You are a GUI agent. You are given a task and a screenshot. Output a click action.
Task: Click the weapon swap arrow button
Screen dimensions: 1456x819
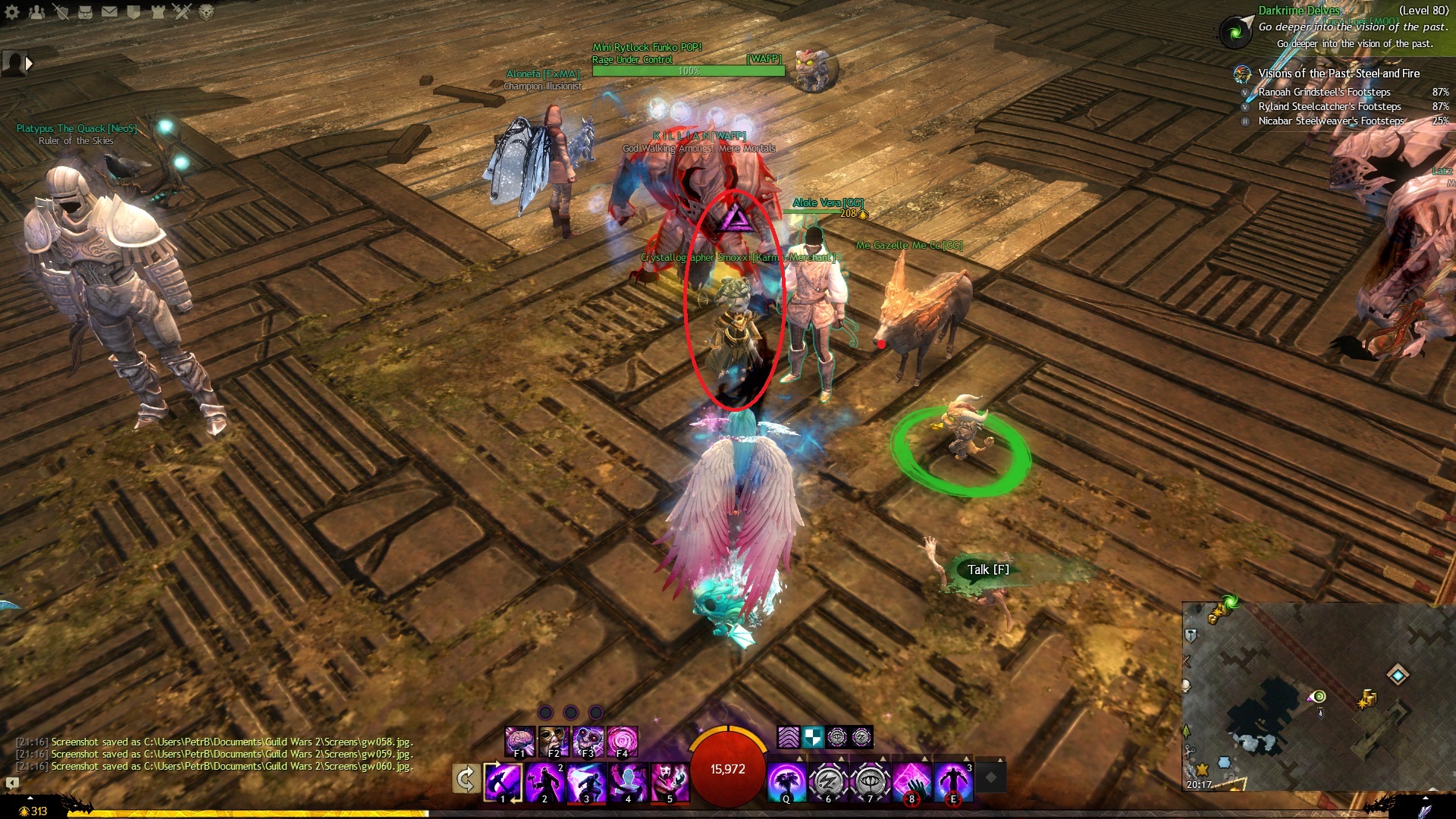pyautogui.click(x=465, y=779)
